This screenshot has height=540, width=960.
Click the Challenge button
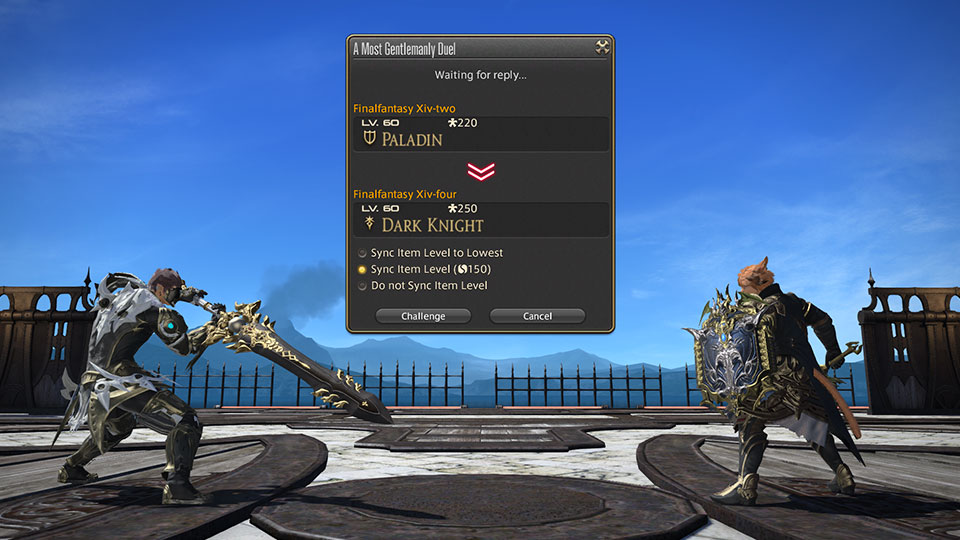coord(424,316)
